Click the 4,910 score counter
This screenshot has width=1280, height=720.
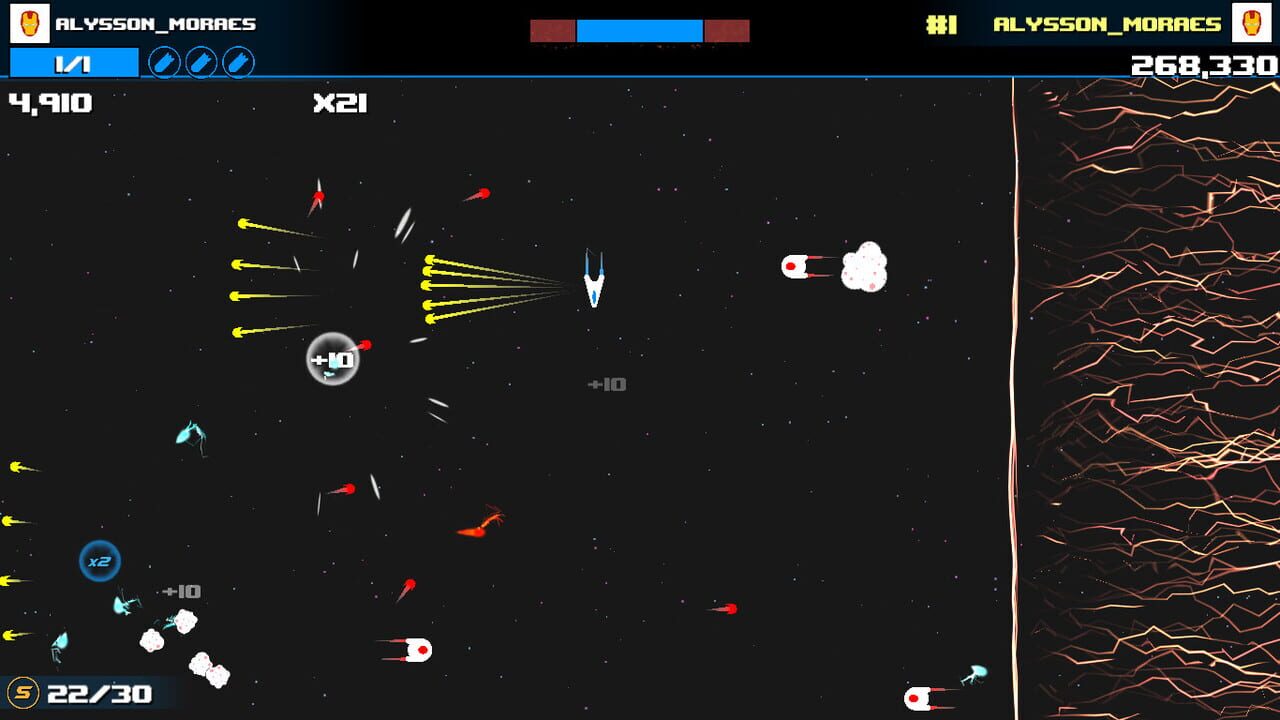(x=48, y=101)
